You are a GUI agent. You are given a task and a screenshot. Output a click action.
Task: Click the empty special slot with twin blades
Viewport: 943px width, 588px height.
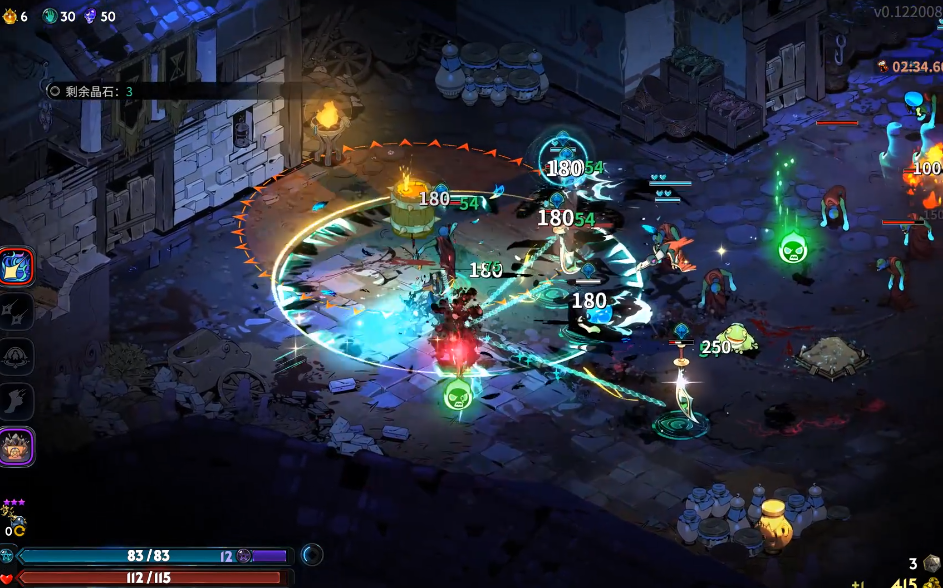click(17, 311)
